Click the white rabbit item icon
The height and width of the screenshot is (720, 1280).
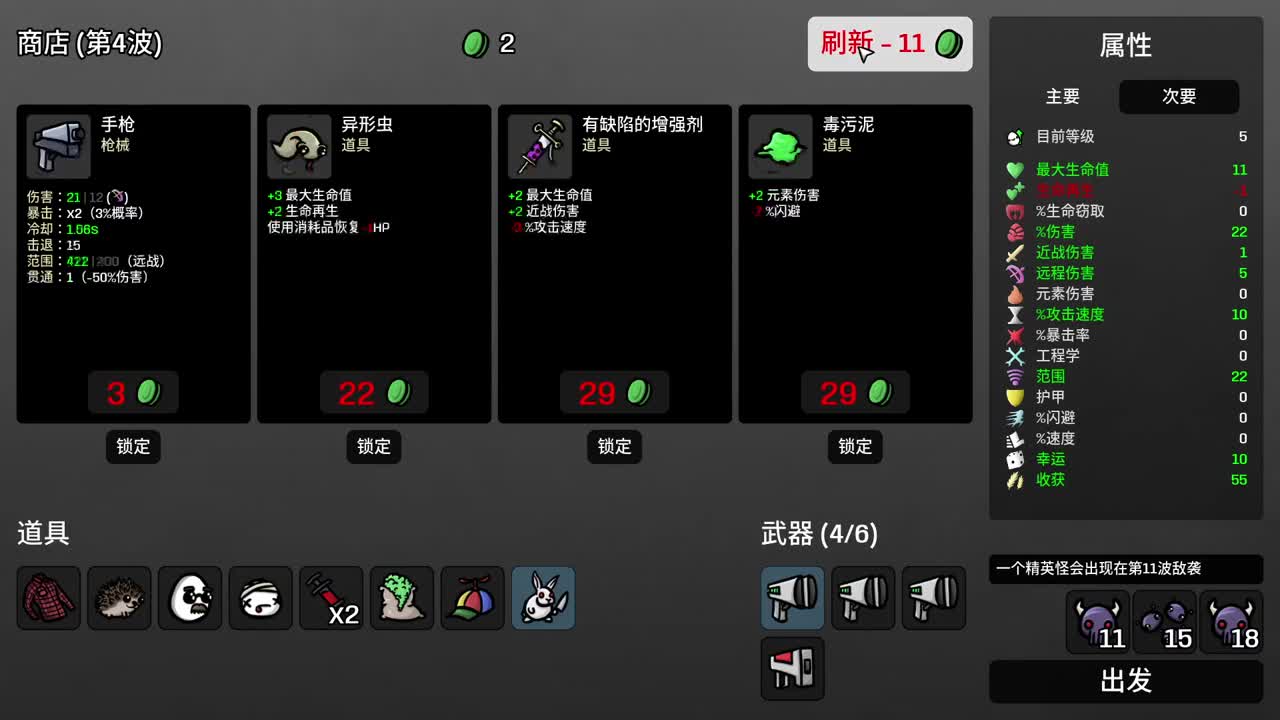tap(543, 598)
